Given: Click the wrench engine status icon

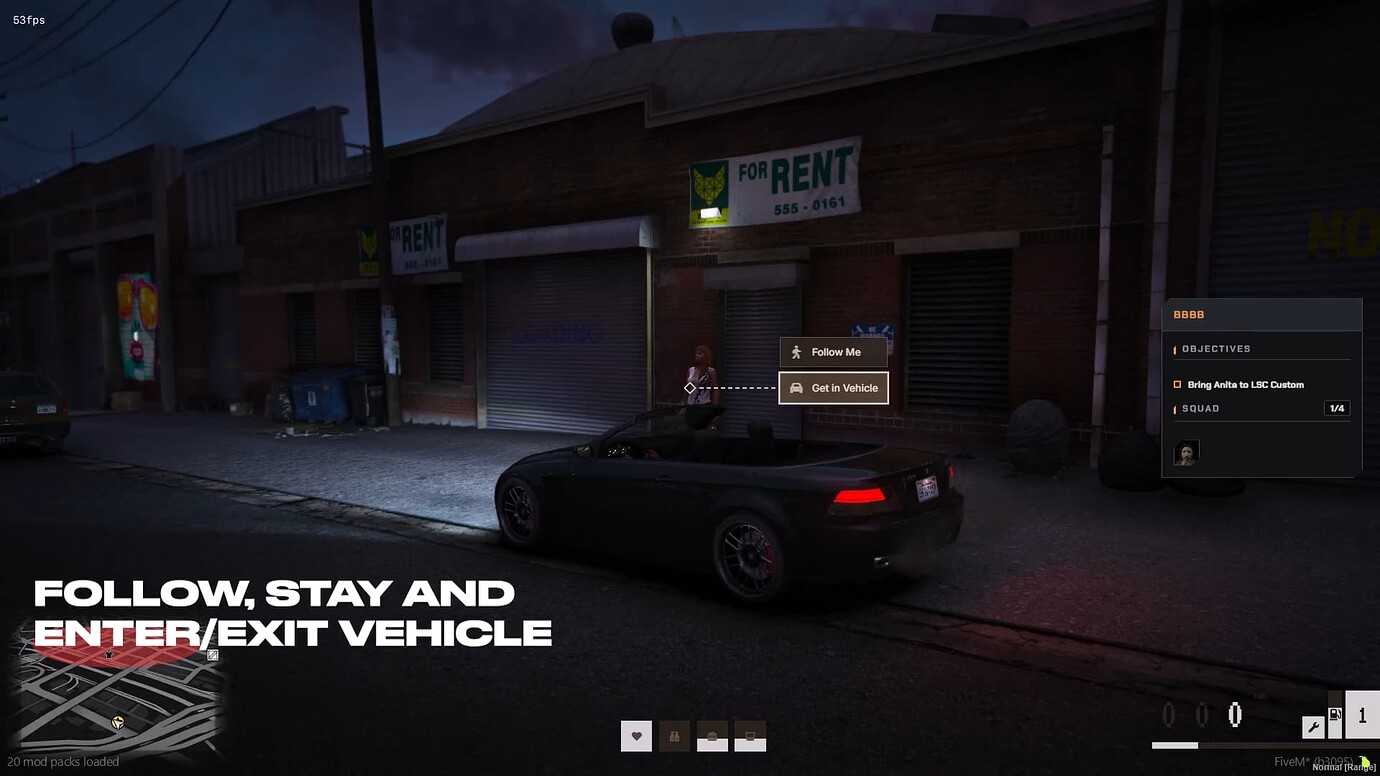Looking at the screenshot, I should pos(1312,727).
